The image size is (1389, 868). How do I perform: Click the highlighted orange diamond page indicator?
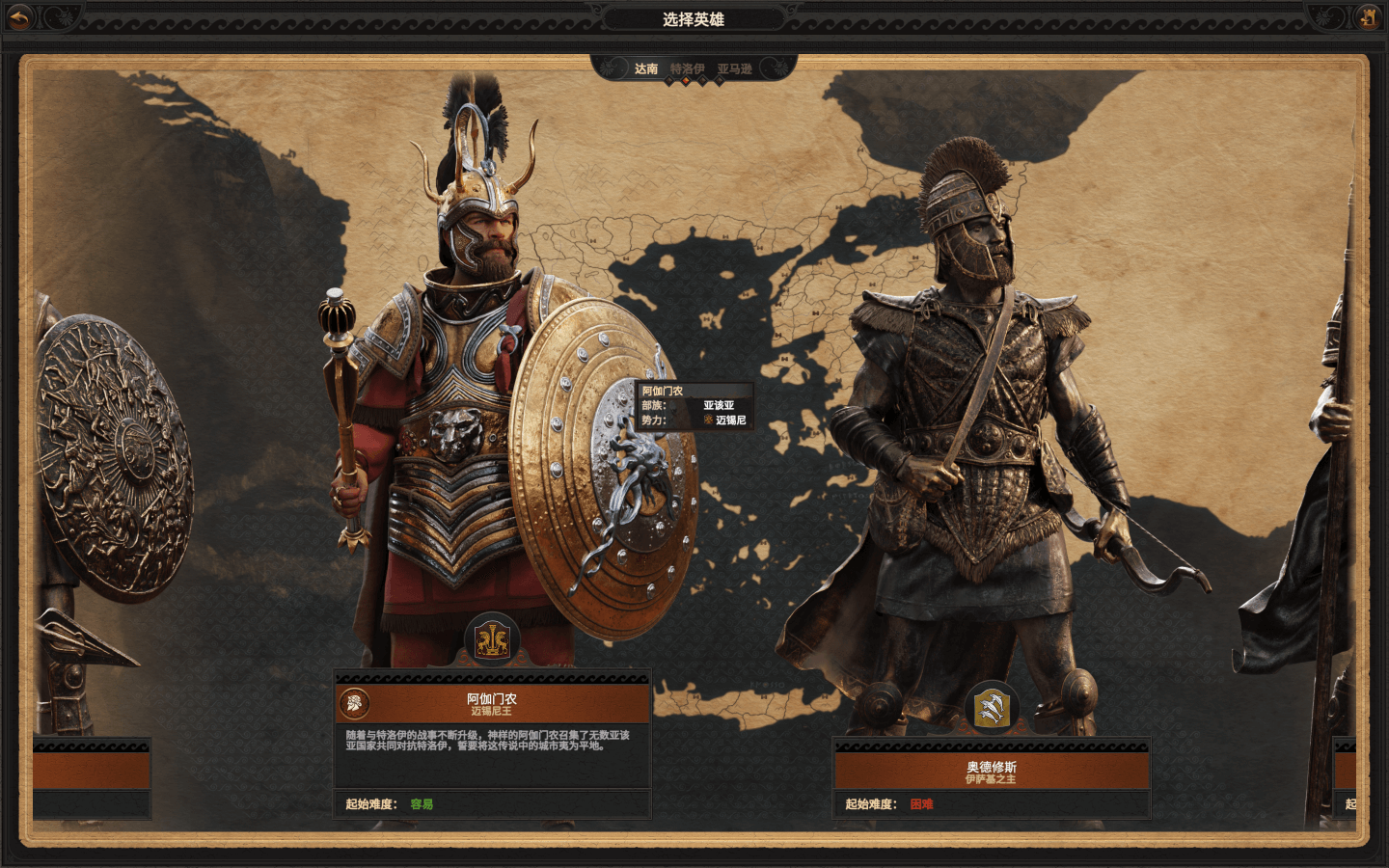[x=686, y=82]
